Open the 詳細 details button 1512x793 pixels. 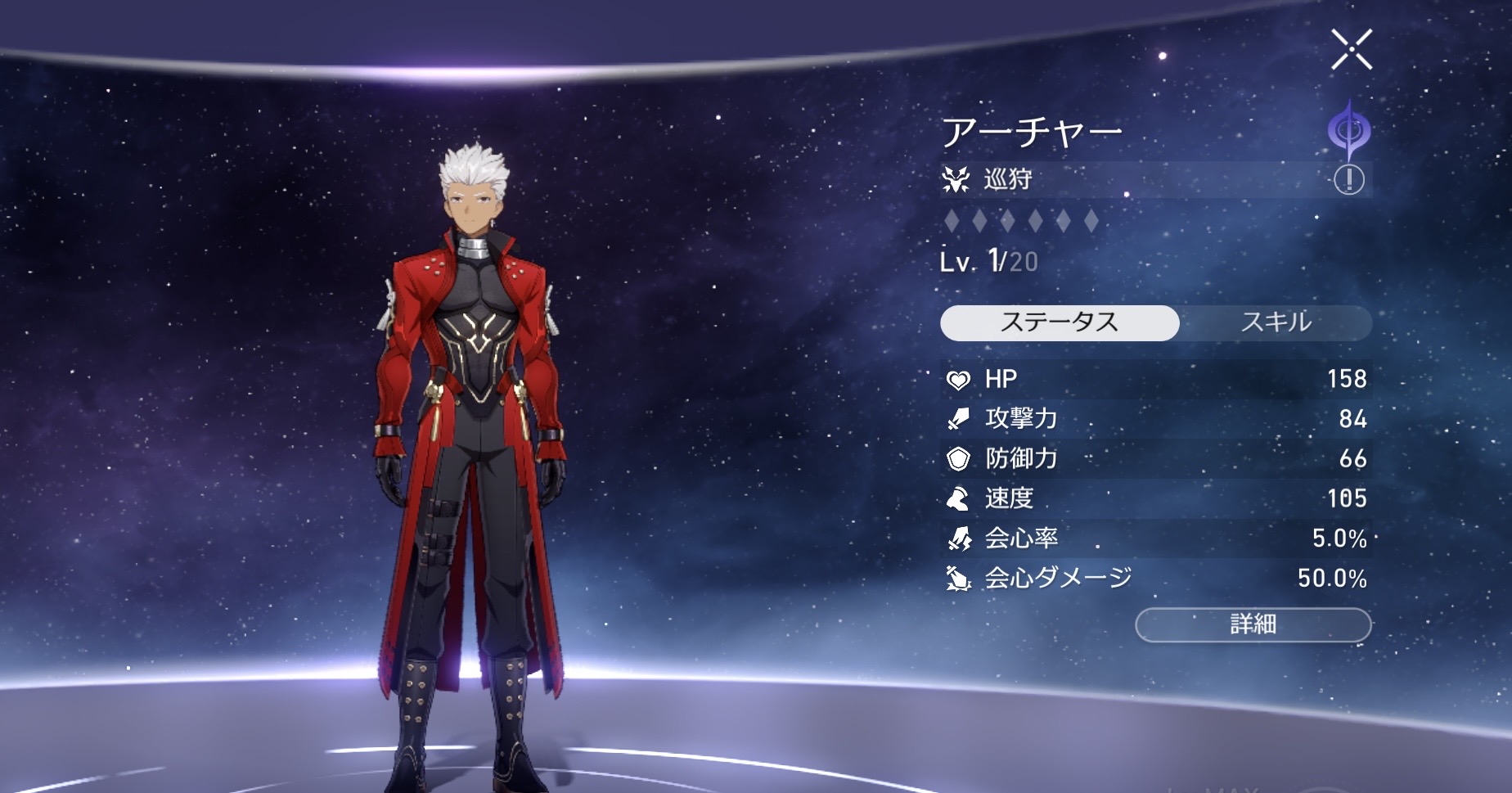[1253, 624]
